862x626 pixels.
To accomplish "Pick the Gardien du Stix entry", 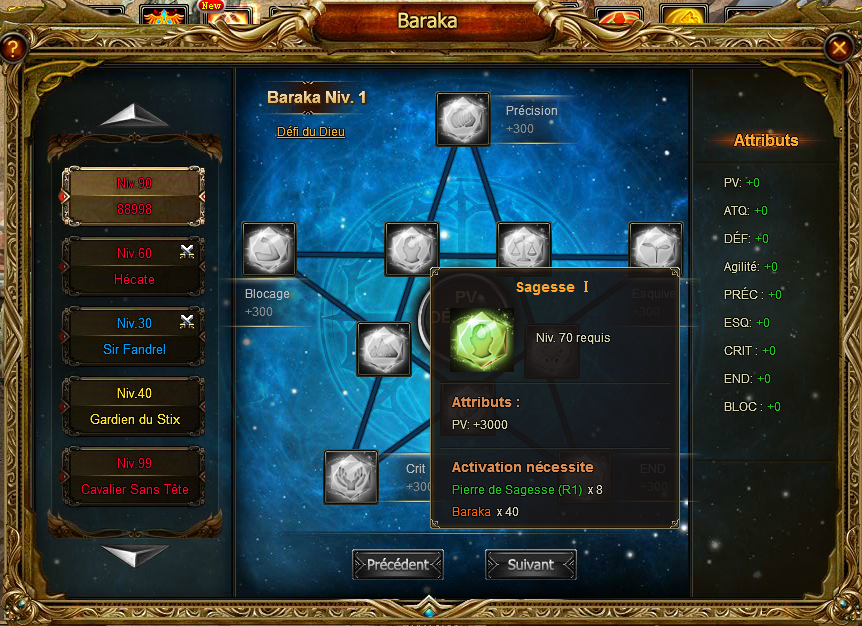I will (x=134, y=406).
